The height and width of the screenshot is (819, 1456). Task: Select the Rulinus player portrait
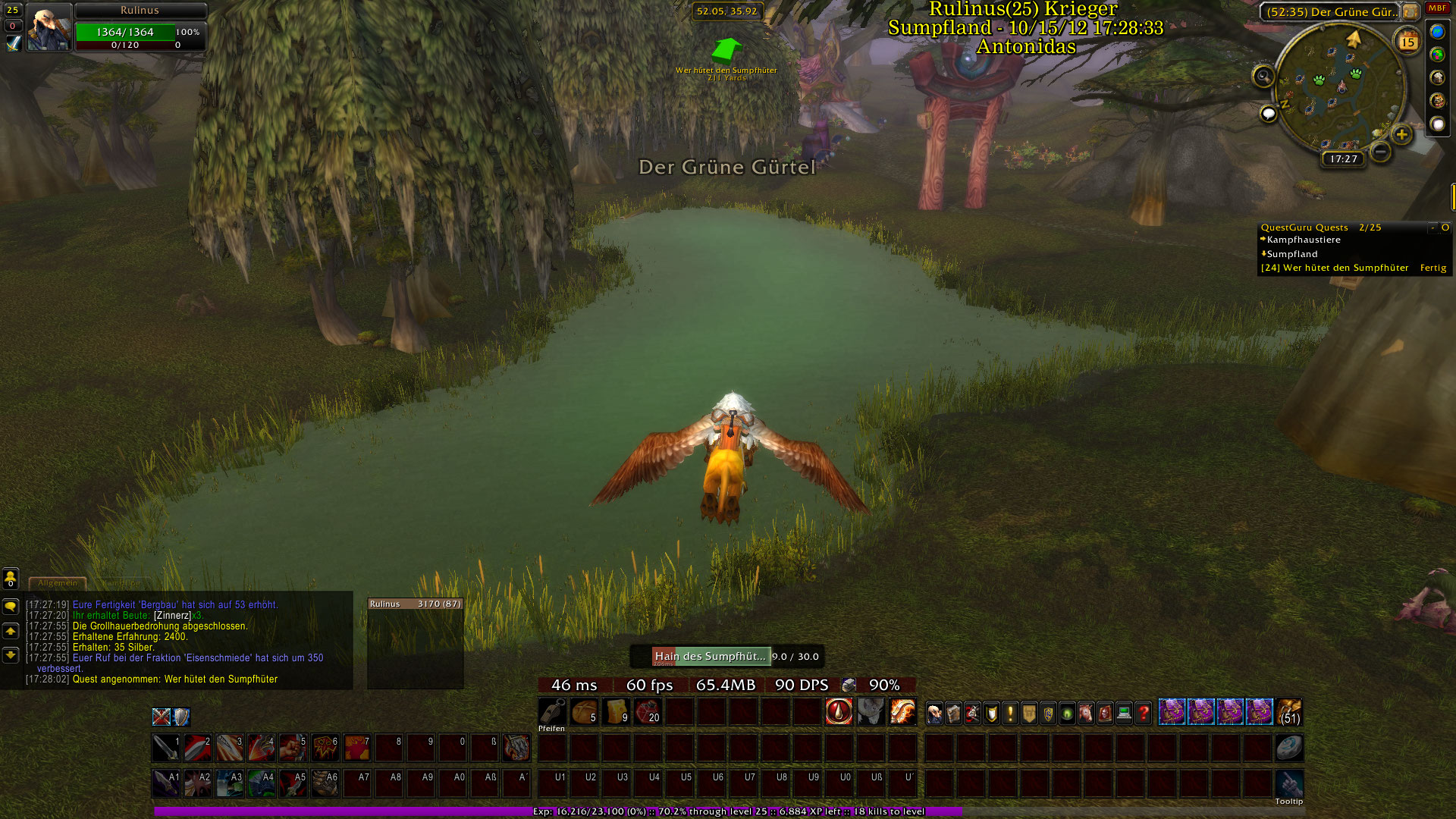[x=49, y=27]
